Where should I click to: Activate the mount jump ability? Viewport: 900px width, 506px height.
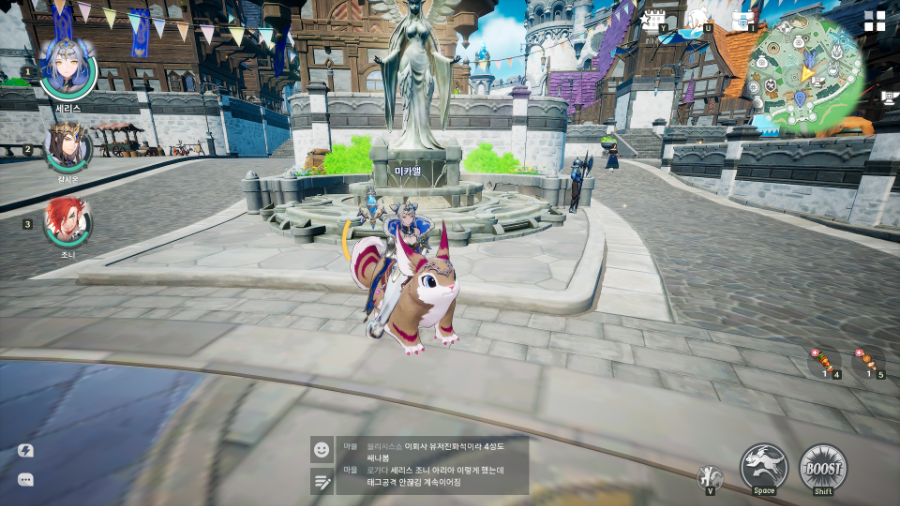[764, 466]
